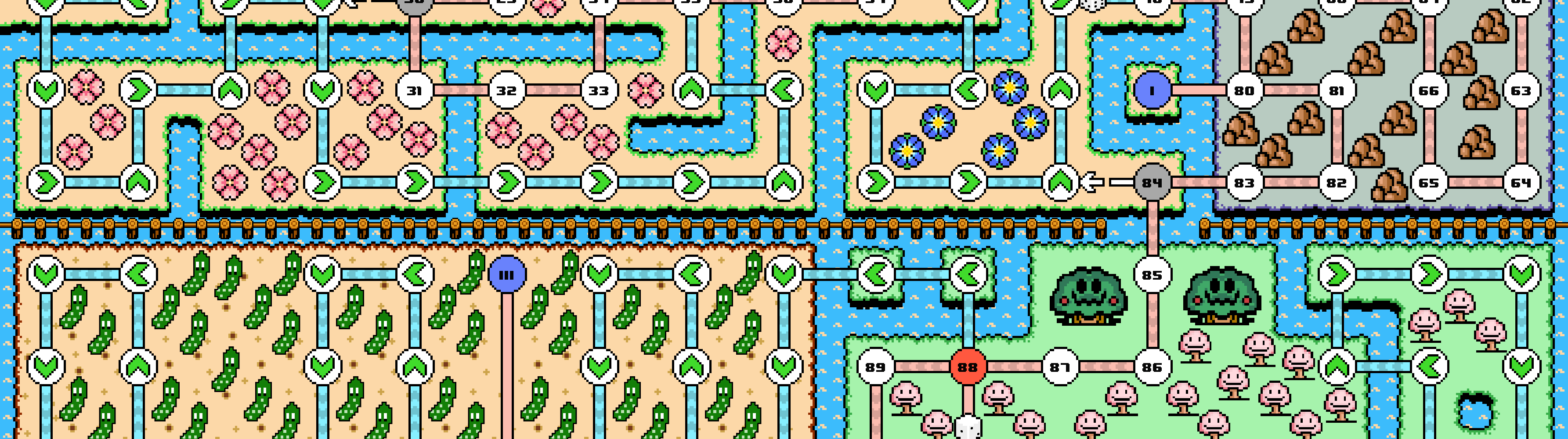Select the gray level 84 node
Image resolution: width=1568 pixels, height=439 pixels.
1152,183
